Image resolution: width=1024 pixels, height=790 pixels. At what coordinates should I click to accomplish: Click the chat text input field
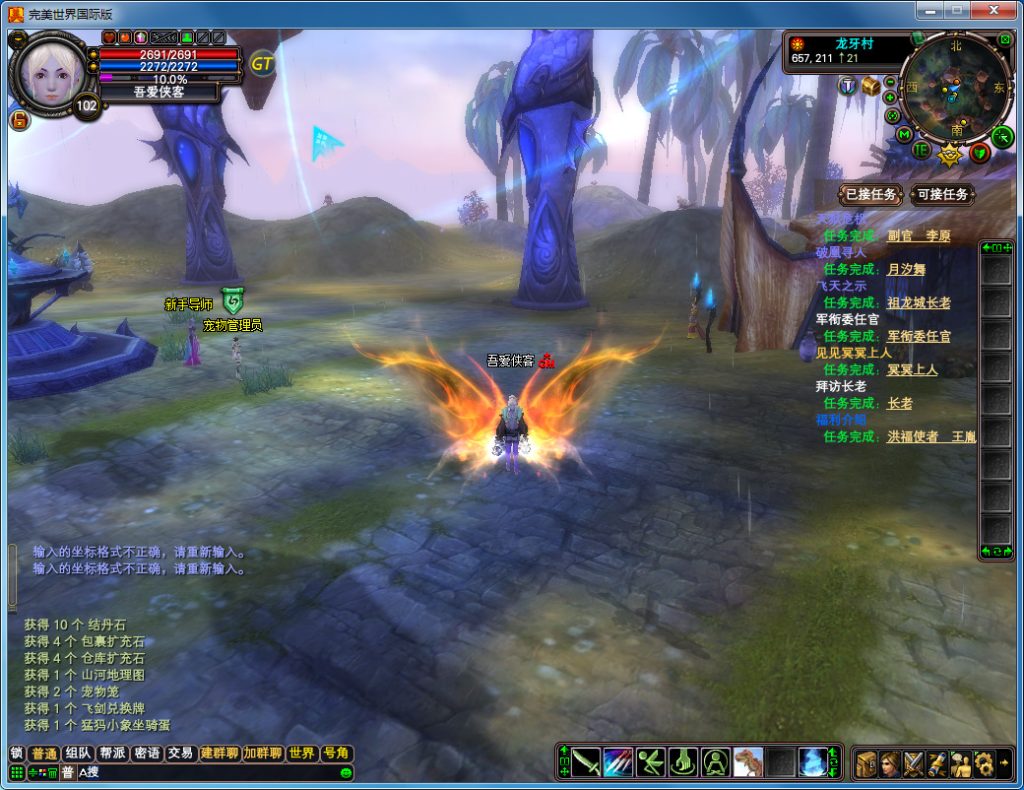click(200, 772)
